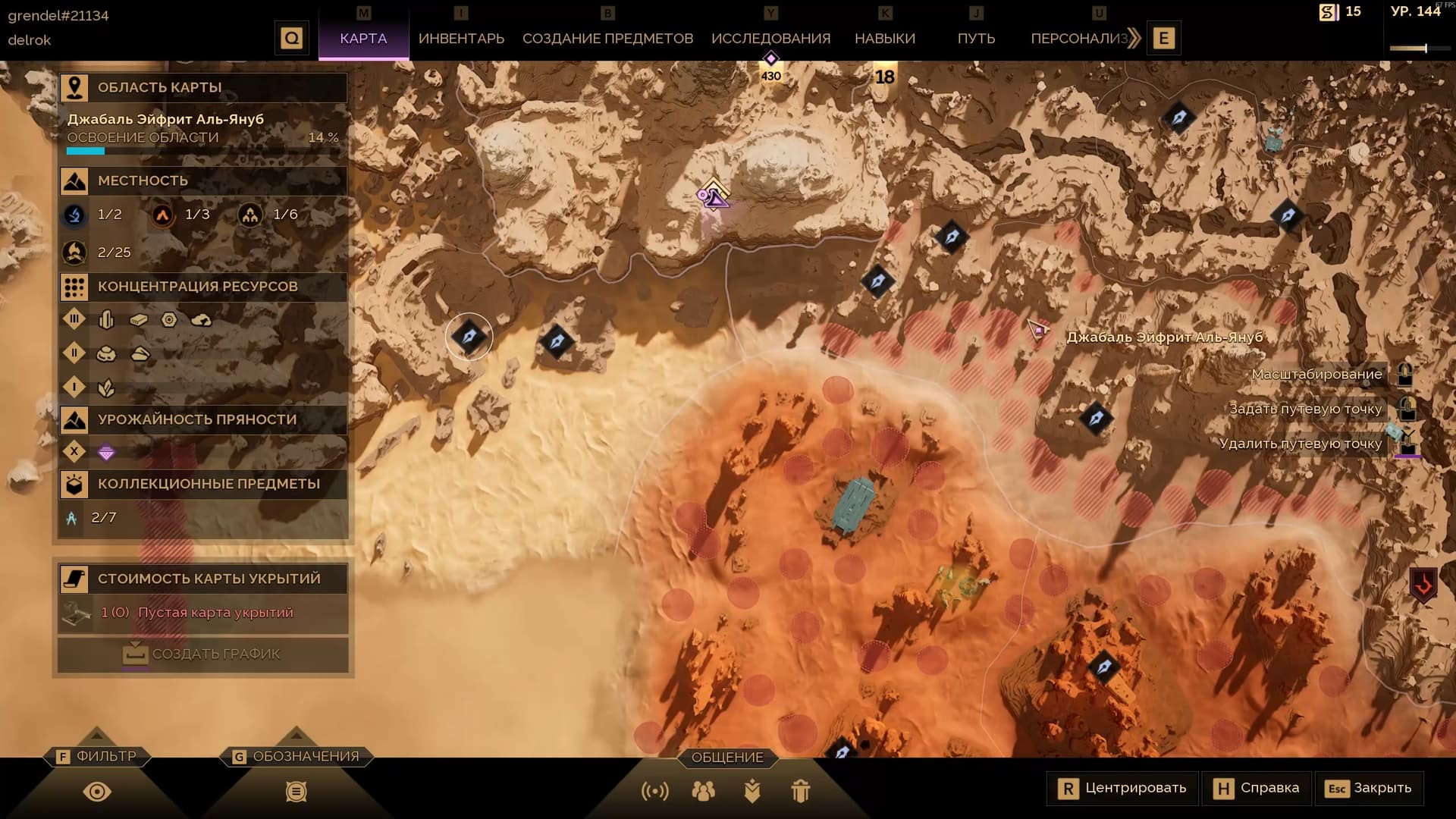The height and width of the screenshot is (819, 1456).
Task: Click the trash can icon
Action: (801, 792)
